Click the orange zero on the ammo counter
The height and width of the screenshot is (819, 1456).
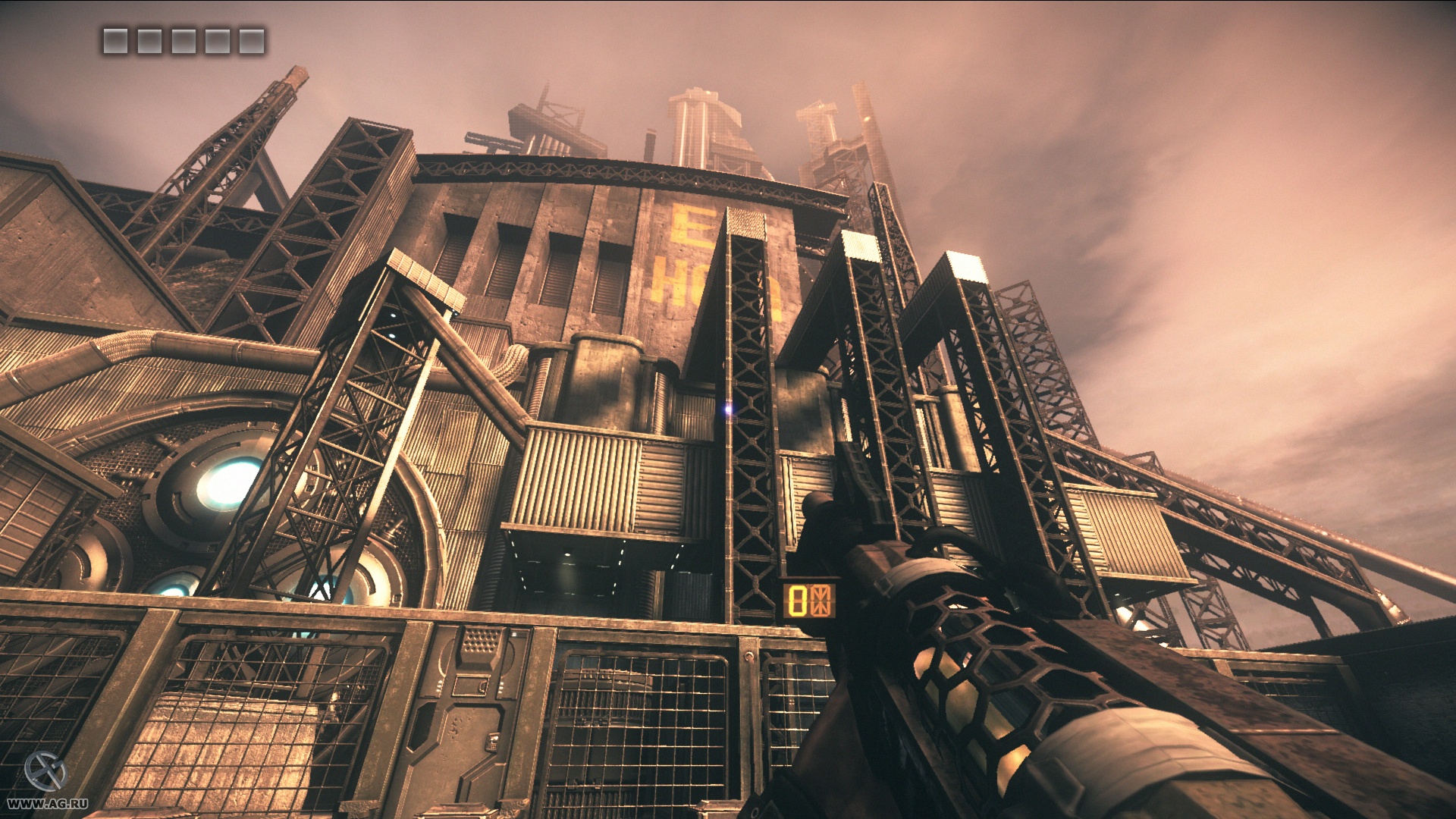(x=798, y=601)
